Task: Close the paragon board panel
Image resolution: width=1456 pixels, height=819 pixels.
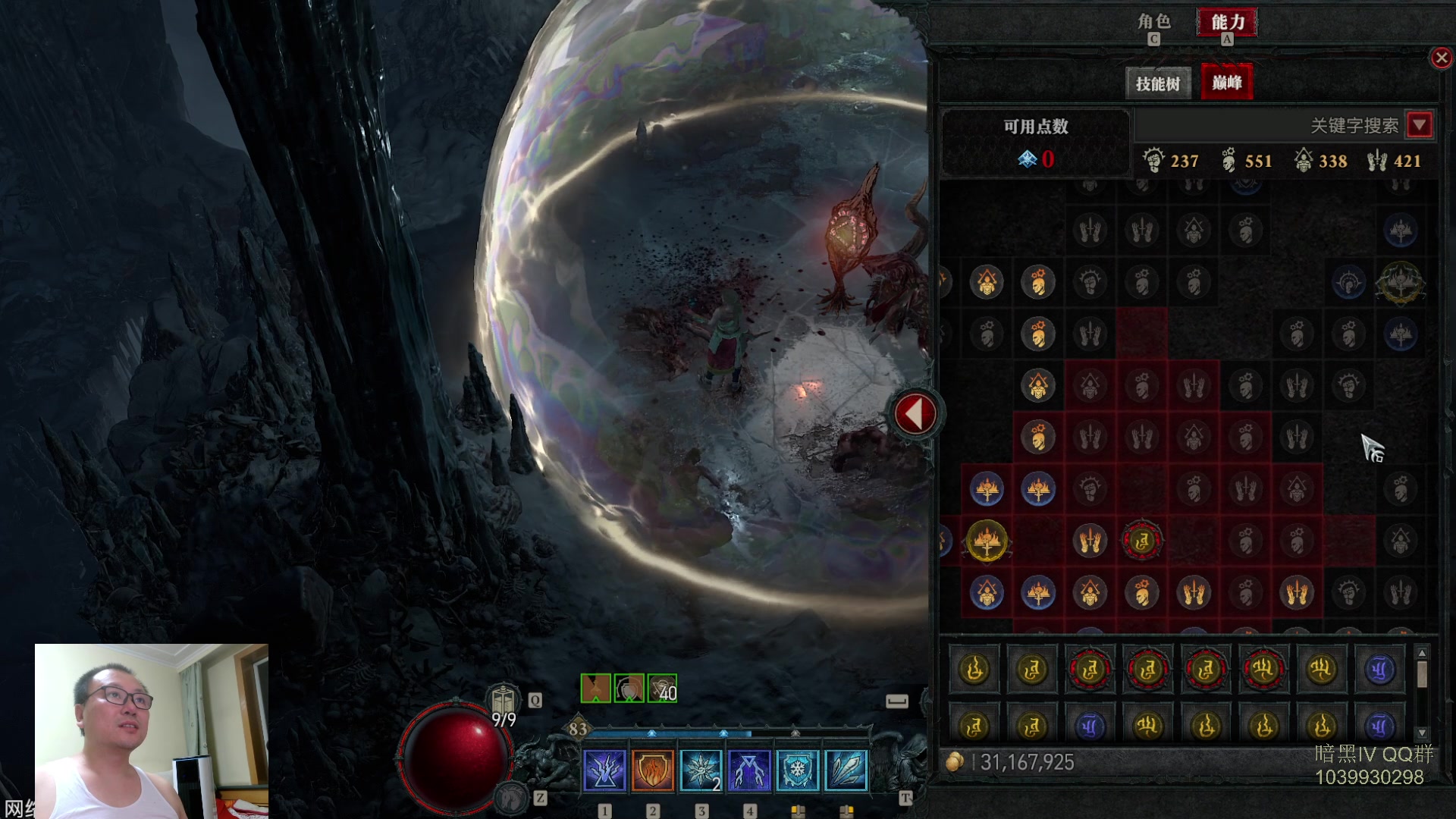Action: (x=1441, y=58)
